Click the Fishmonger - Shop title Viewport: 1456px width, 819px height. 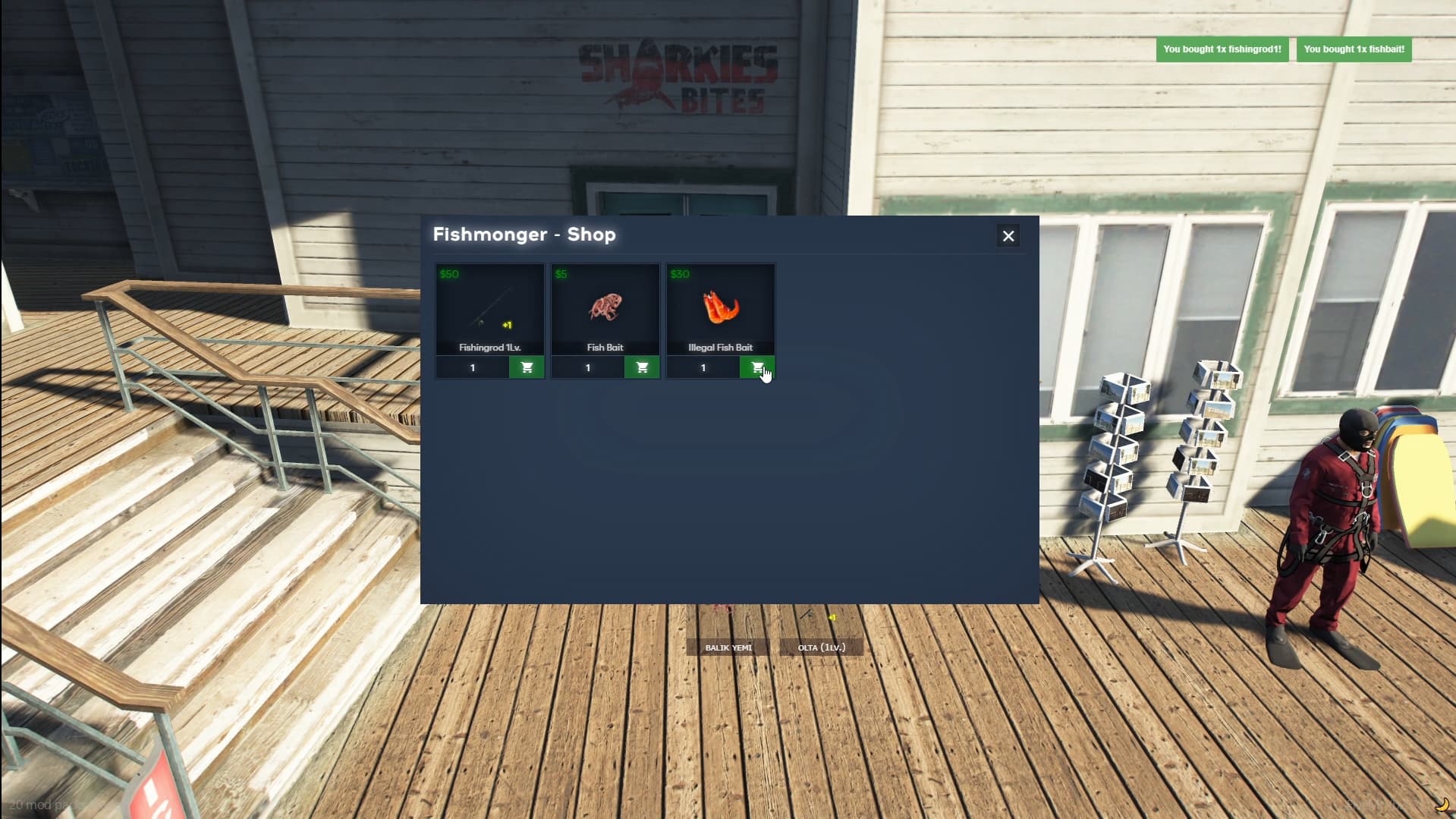click(524, 235)
